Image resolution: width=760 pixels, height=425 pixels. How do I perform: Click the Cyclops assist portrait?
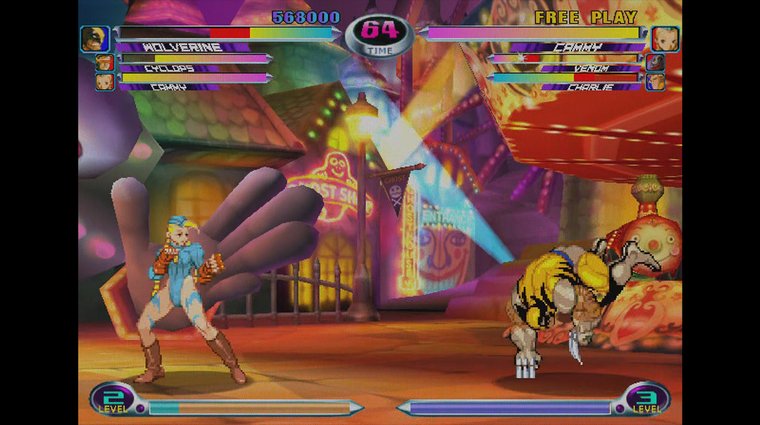click(104, 63)
